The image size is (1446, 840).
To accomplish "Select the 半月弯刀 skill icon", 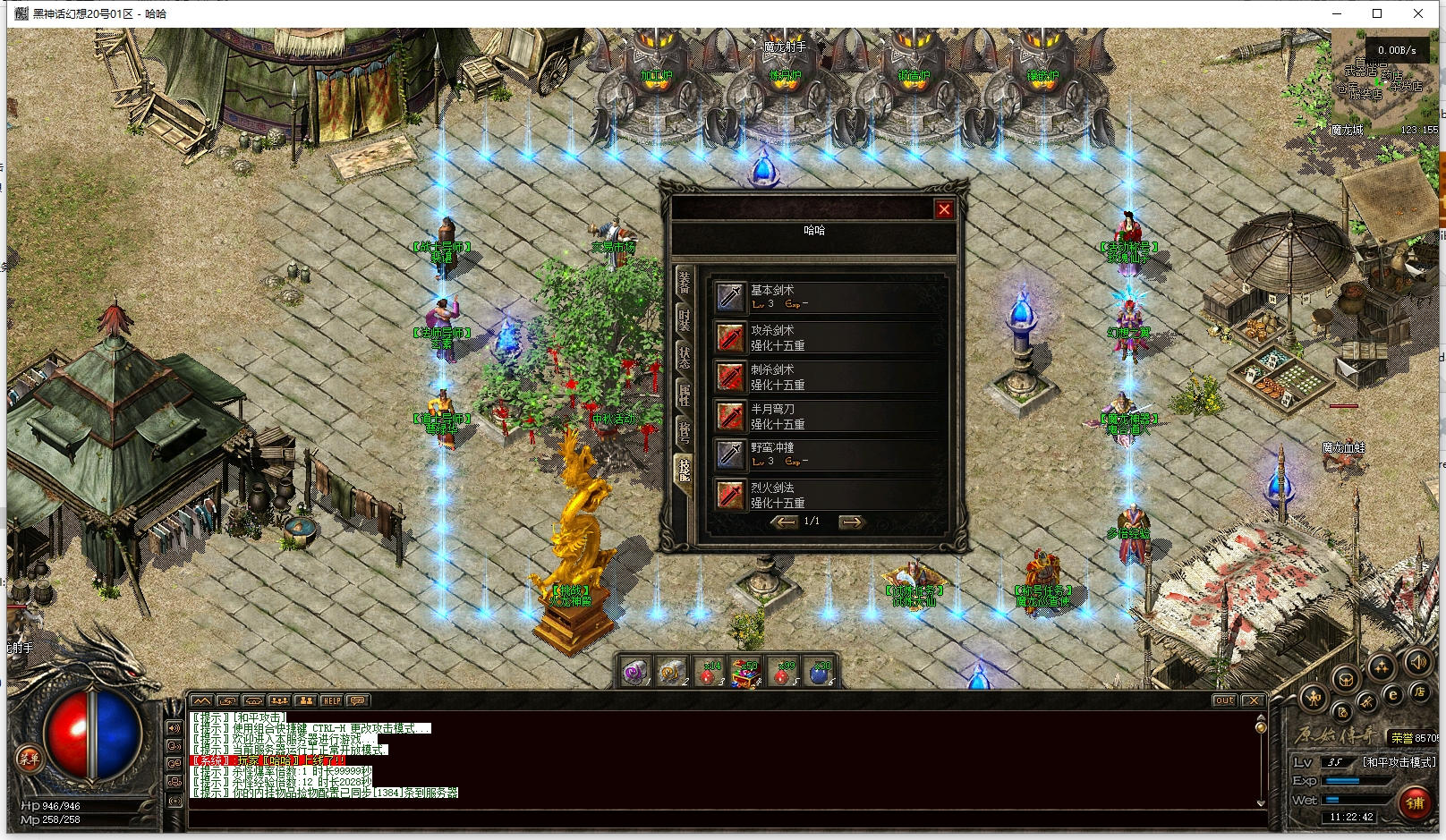I will coord(730,416).
